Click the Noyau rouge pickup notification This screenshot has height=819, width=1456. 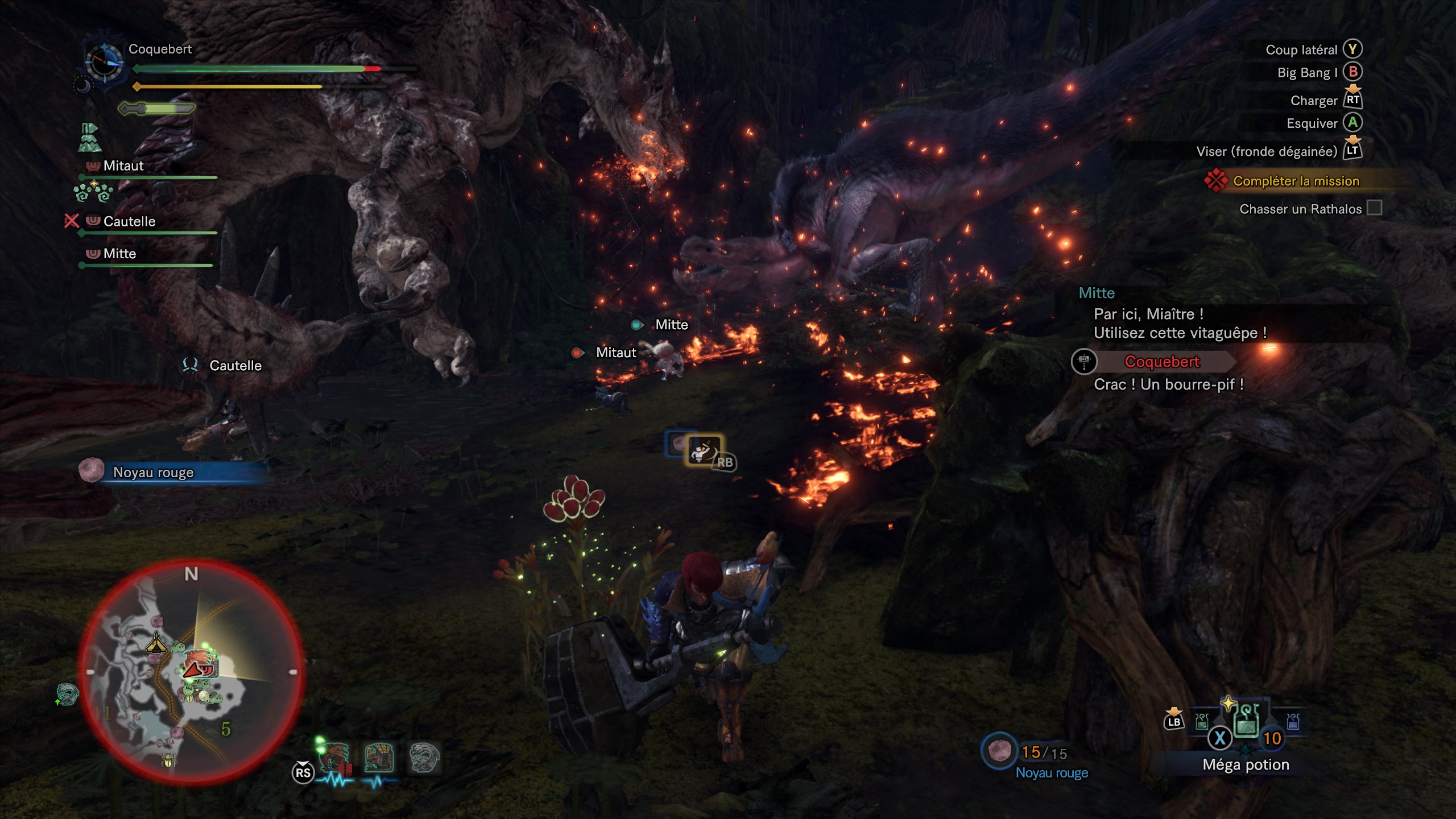pos(153,472)
